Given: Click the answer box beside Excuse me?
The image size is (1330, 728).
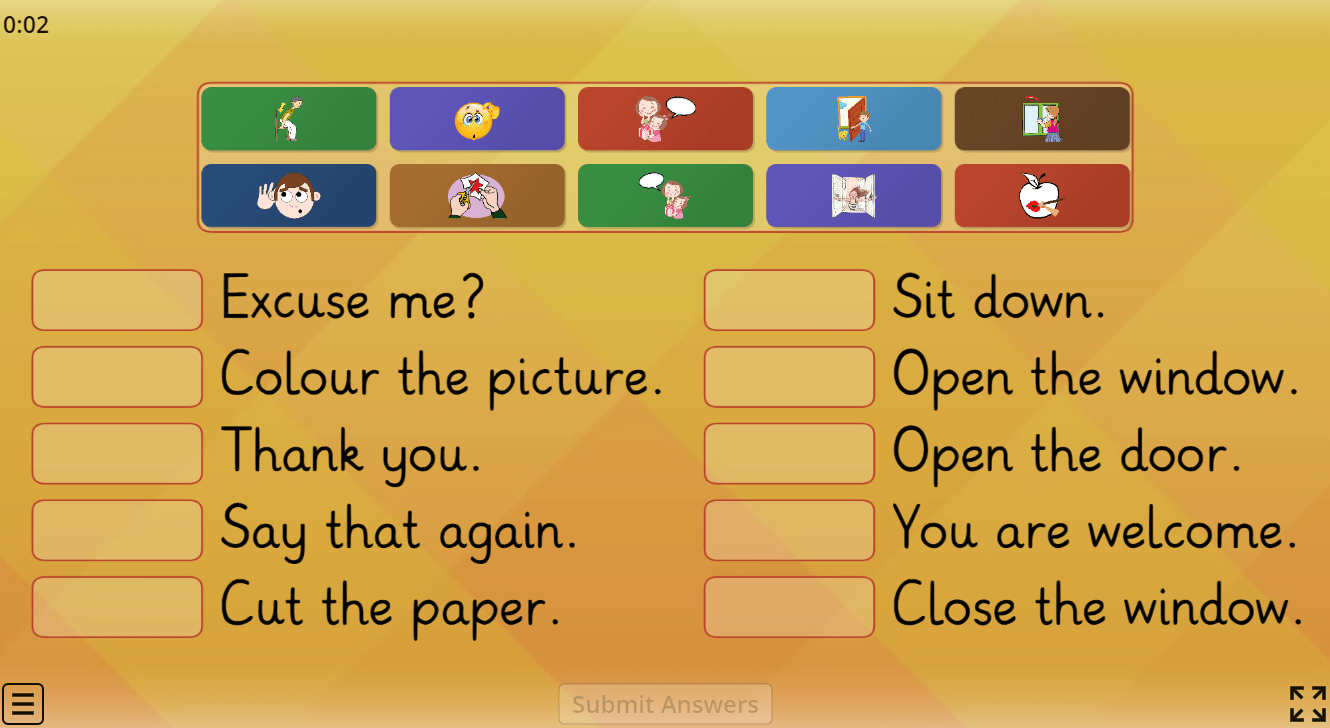Looking at the screenshot, I should (116, 300).
